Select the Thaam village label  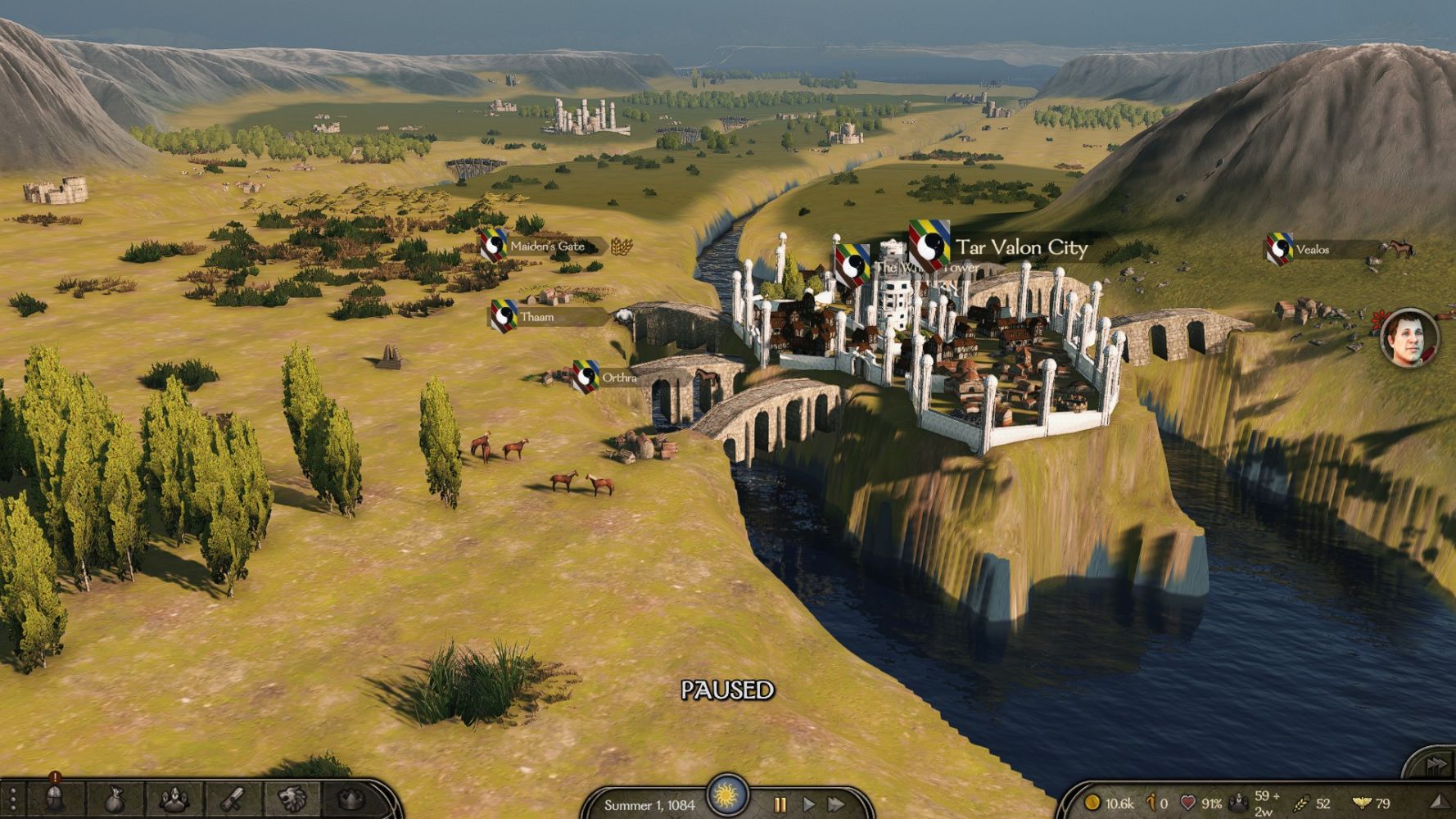pos(537,317)
